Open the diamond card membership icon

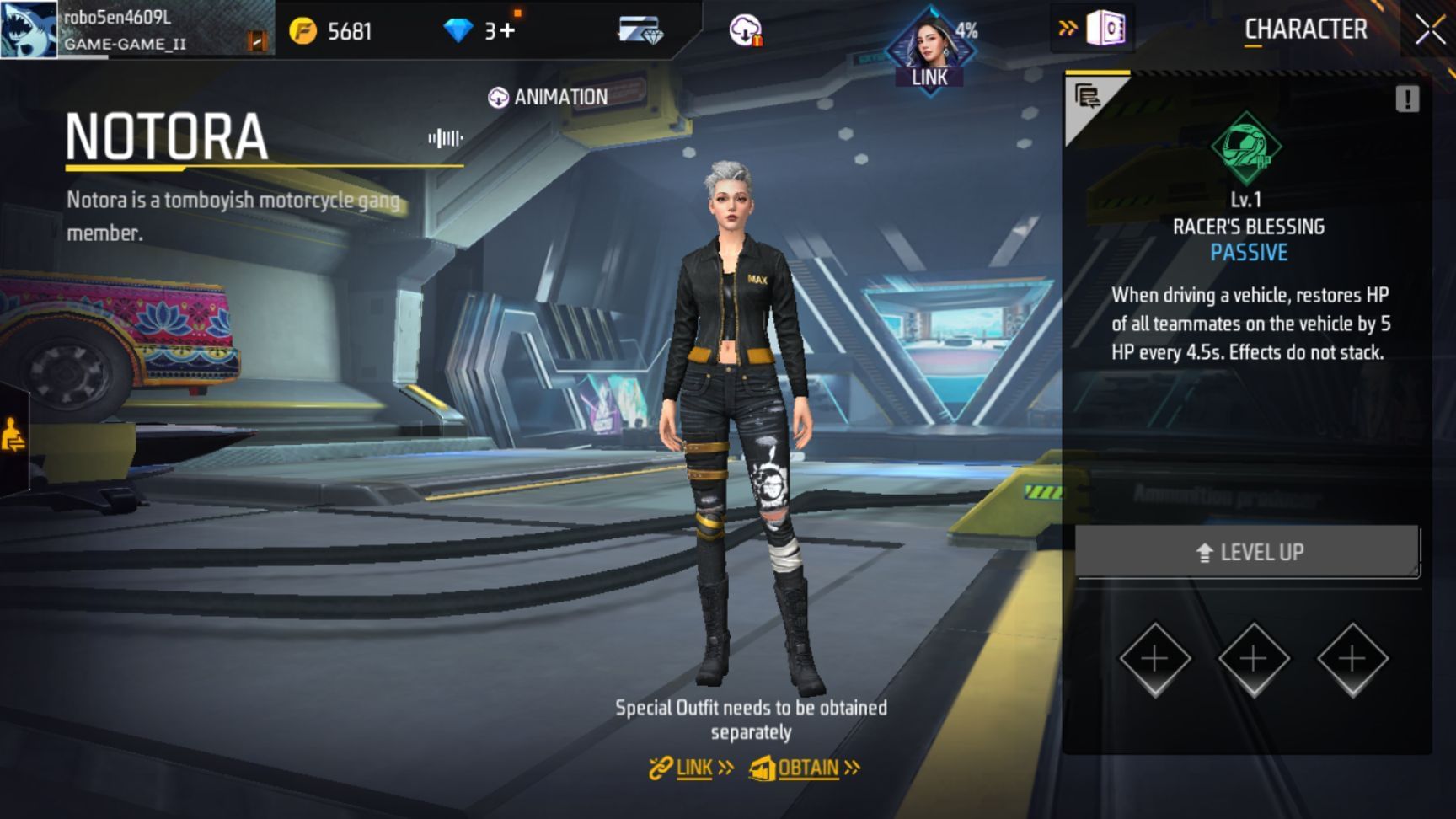(640, 31)
